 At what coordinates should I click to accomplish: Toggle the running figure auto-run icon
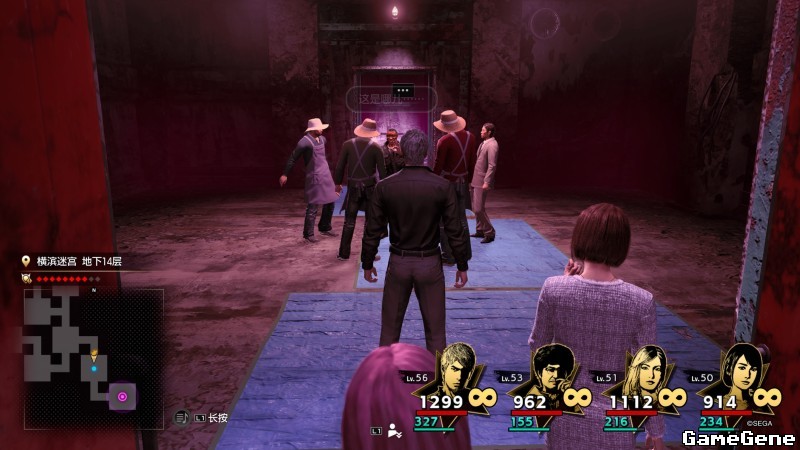coord(395,431)
